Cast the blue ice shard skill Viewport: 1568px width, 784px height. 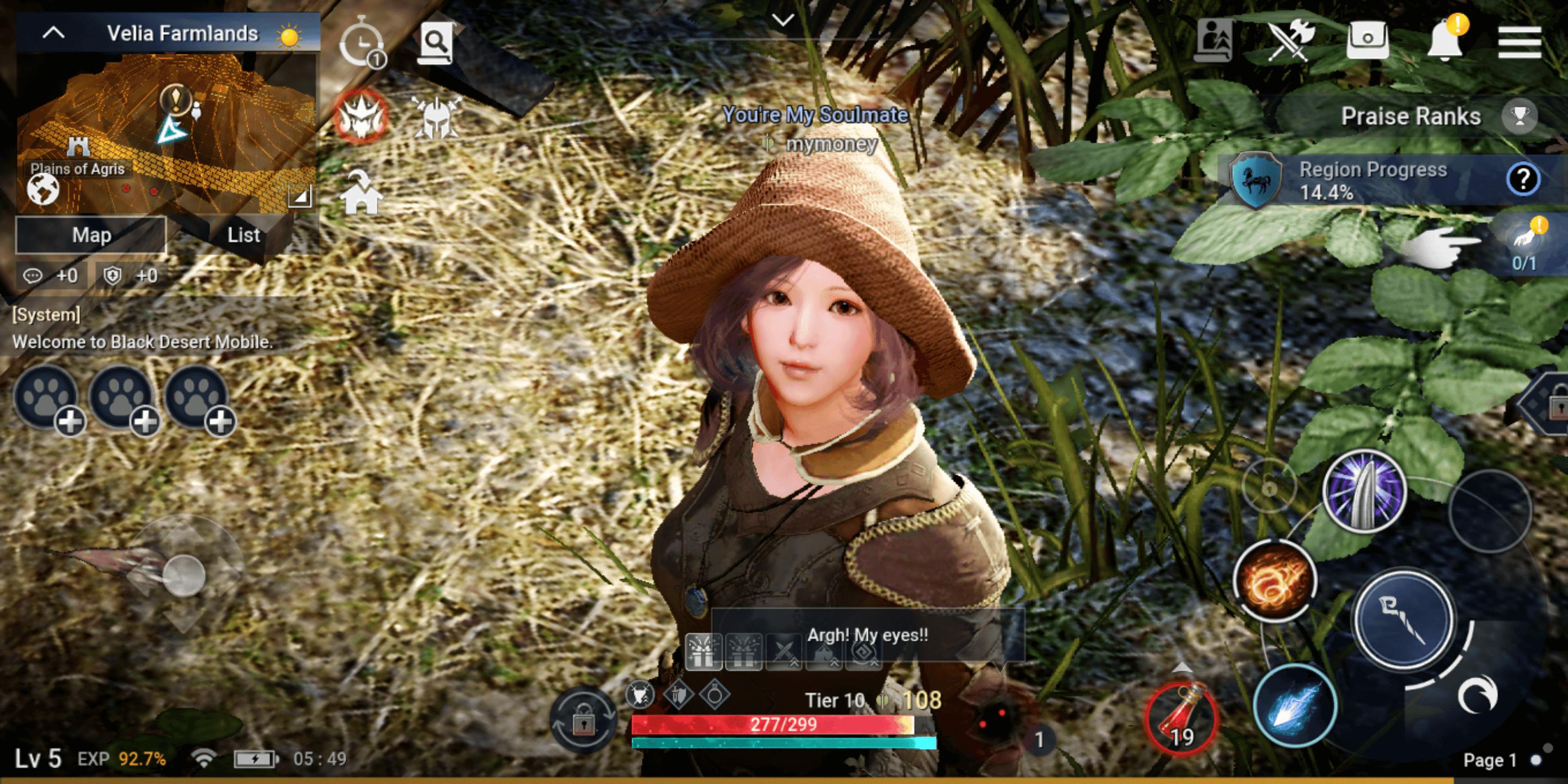click(1295, 706)
